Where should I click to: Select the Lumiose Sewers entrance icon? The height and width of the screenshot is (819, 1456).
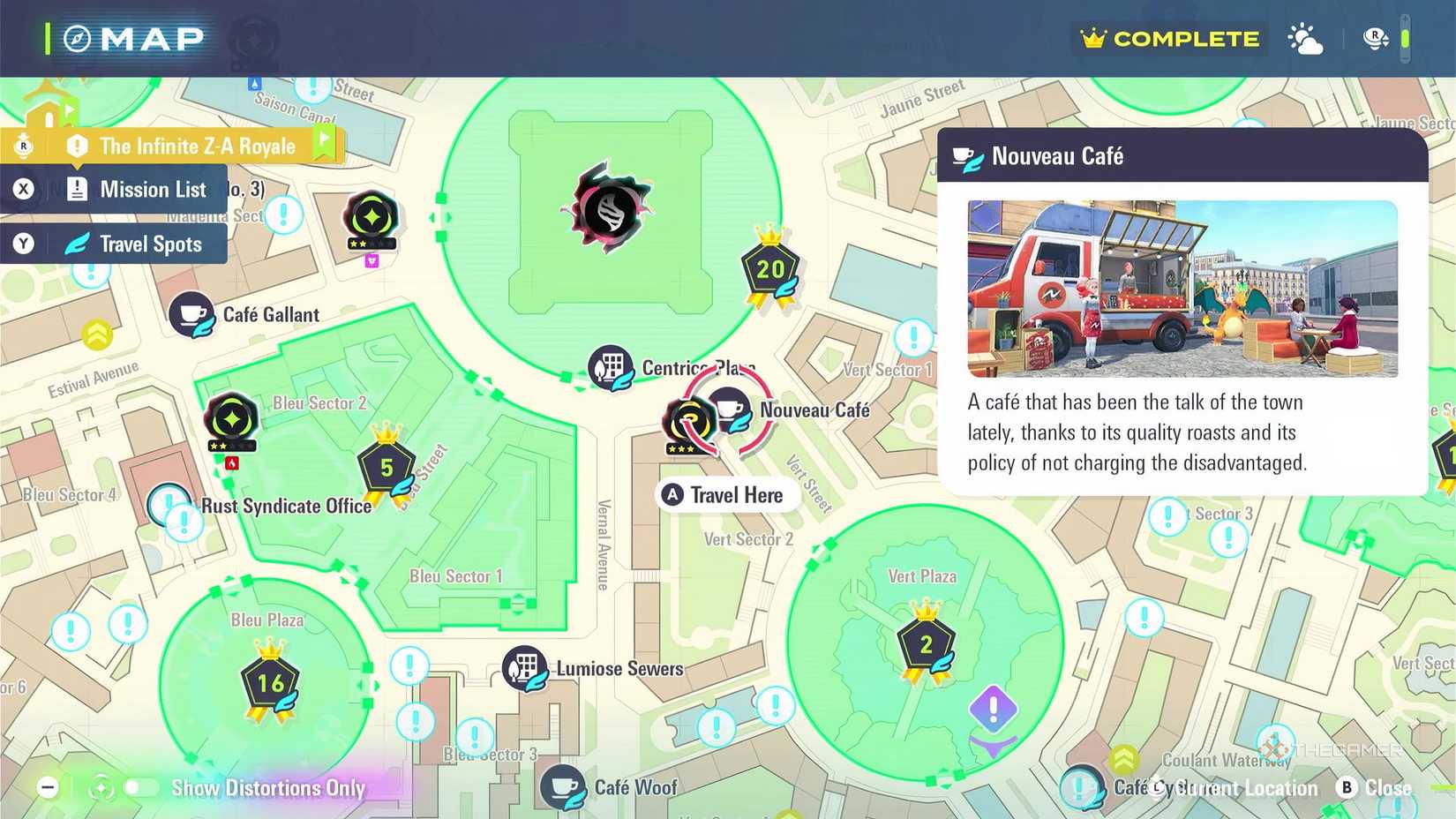pyautogui.click(x=527, y=668)
